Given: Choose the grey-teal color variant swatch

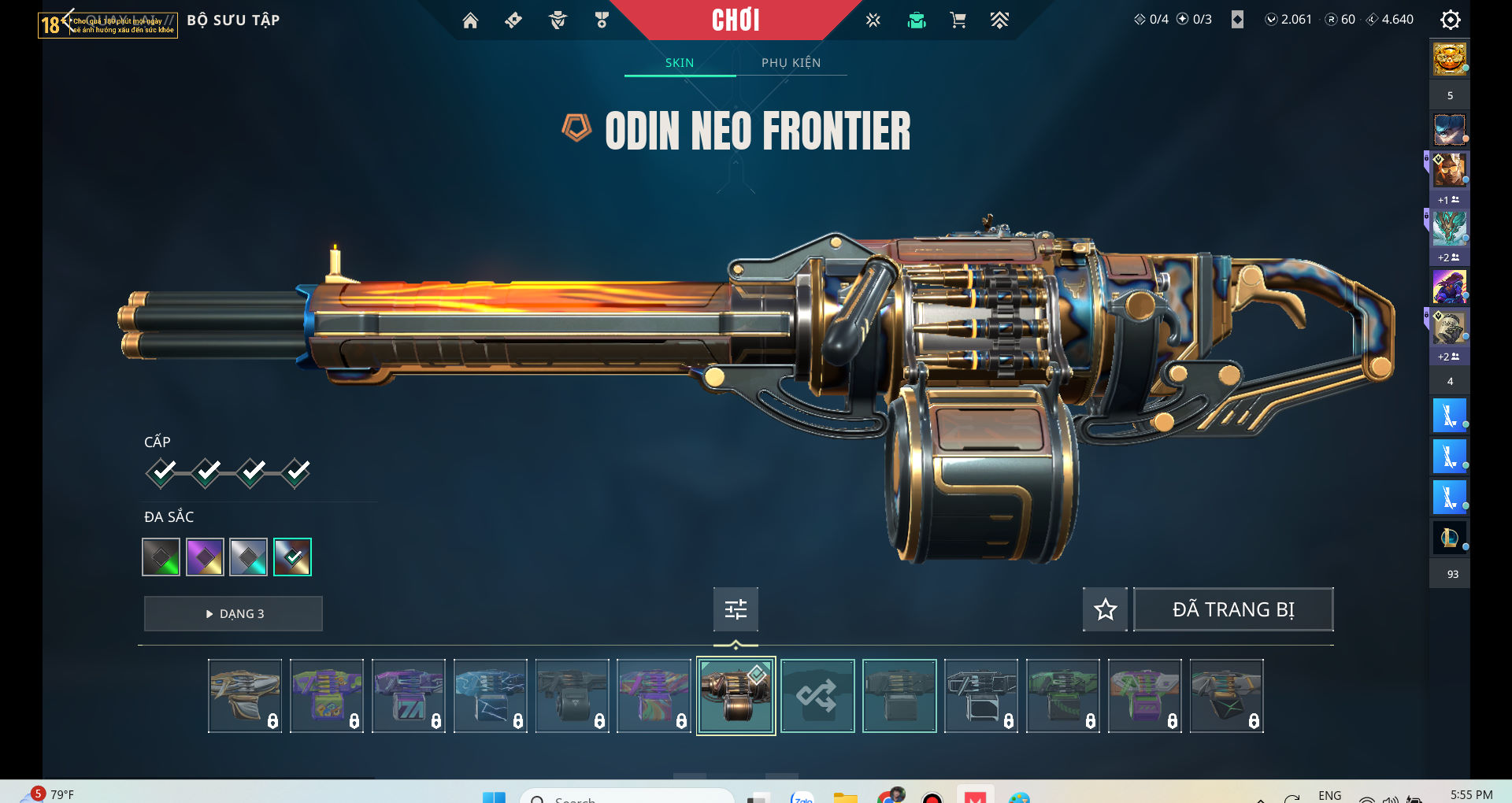Looking at the screenshot, I should pyautogui.click(x=249, y=557).
